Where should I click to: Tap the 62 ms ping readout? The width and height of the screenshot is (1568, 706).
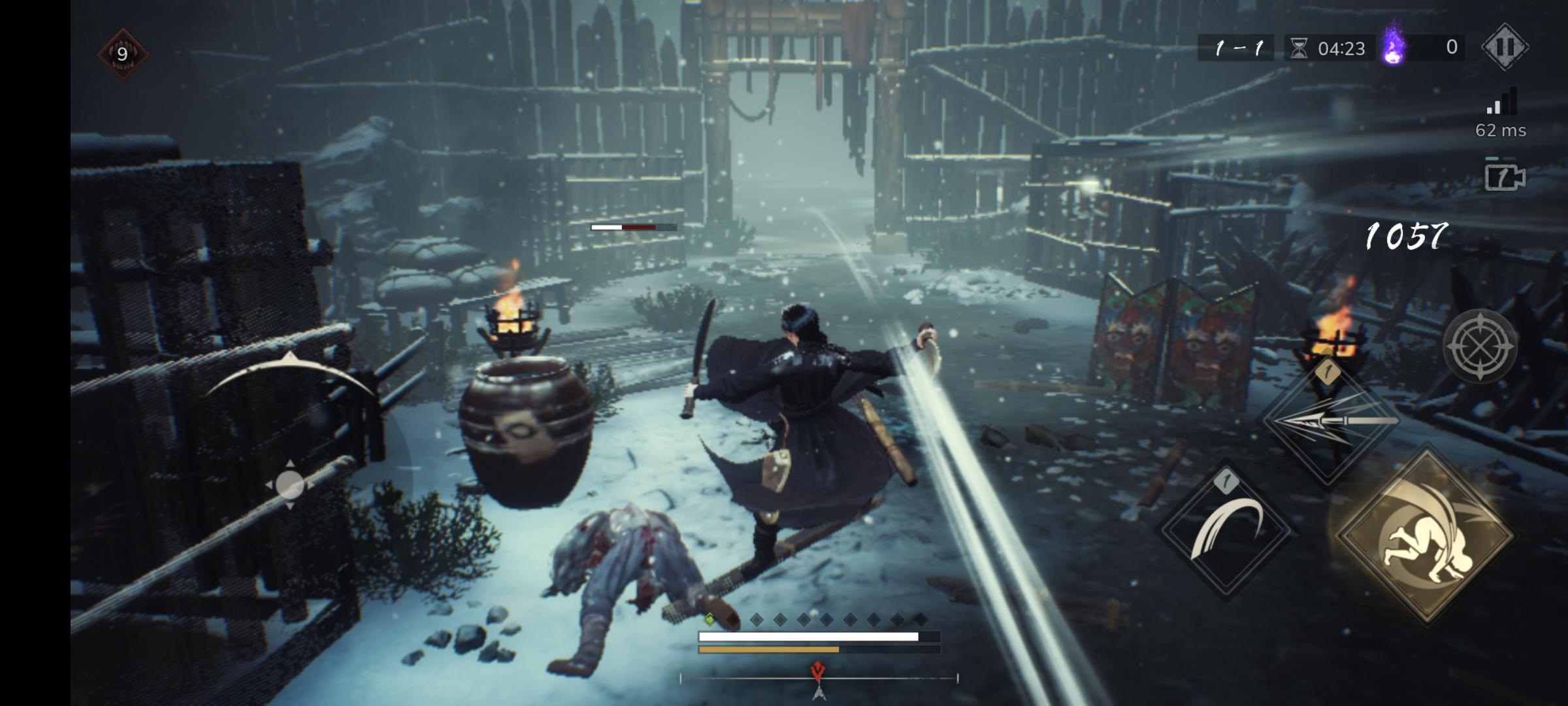coord(1503,132)
